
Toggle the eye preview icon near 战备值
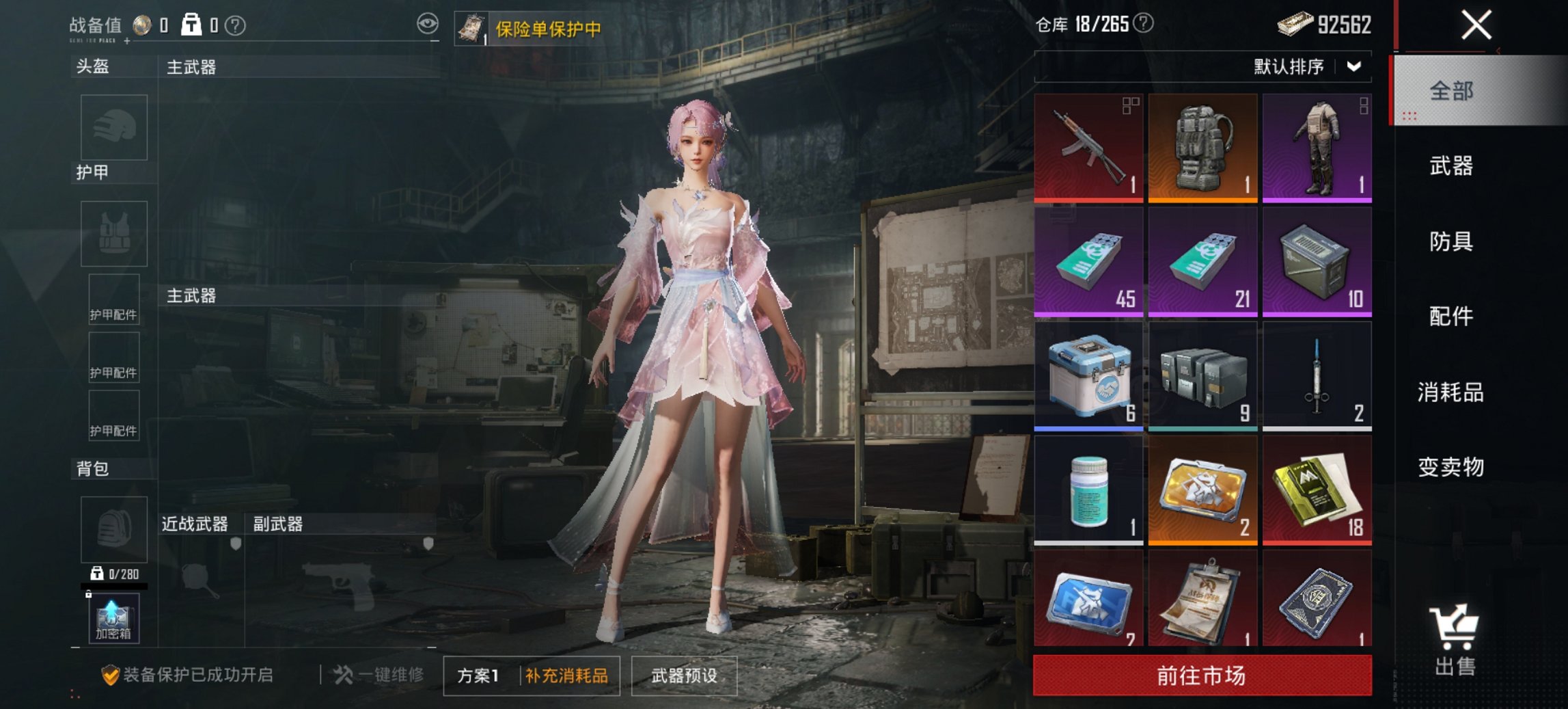click(429, 23)
